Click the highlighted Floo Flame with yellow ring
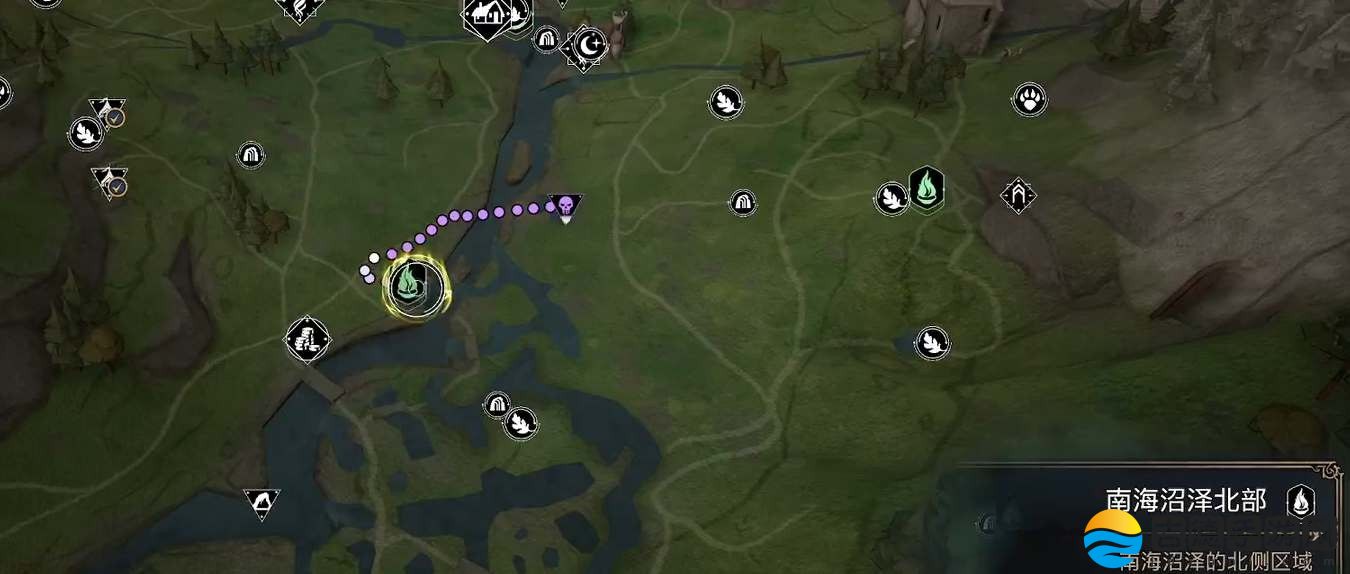 [x=418, y=287]
